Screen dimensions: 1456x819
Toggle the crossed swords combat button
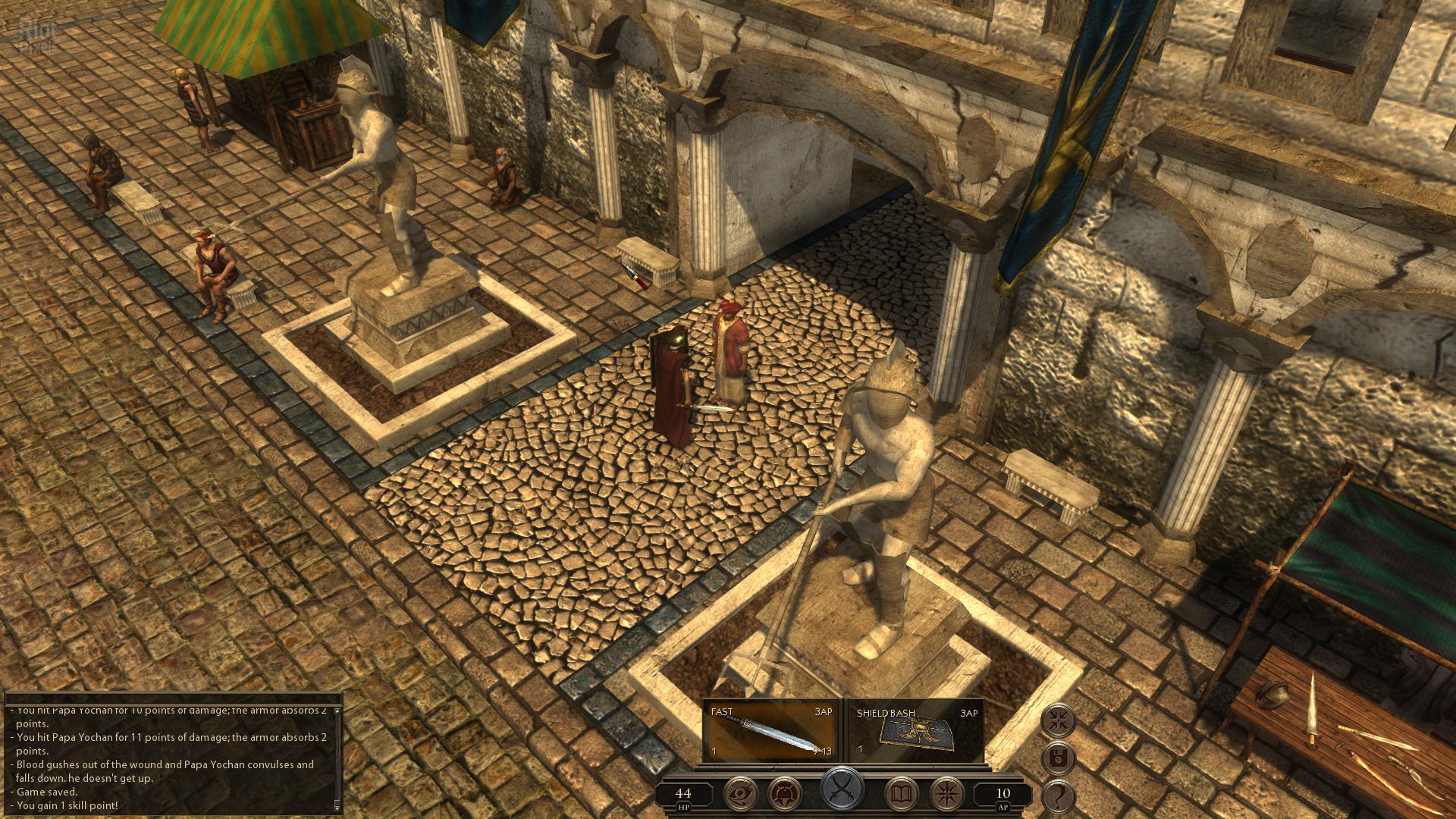tap(843, 789)
